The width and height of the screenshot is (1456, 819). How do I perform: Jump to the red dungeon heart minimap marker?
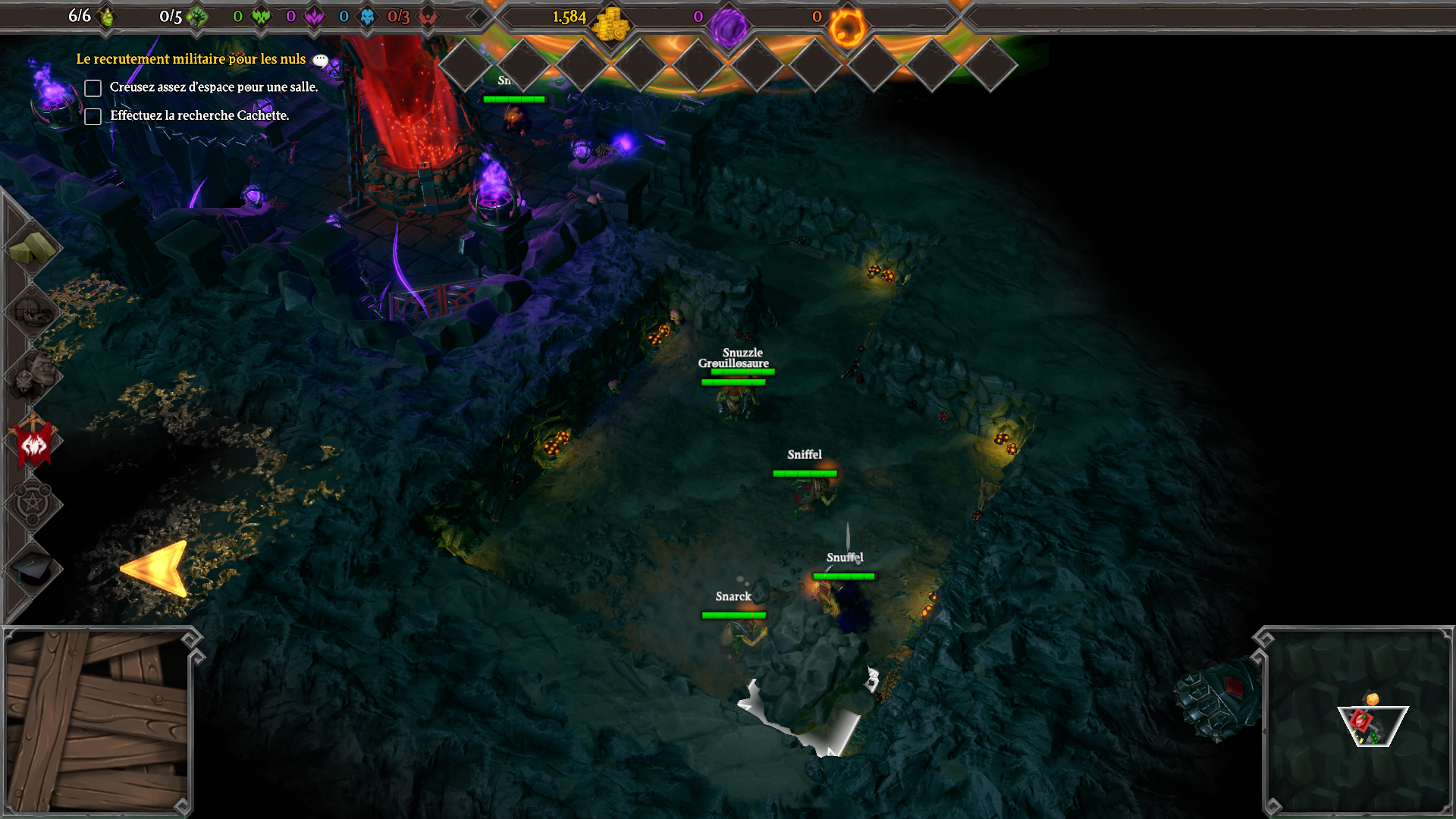(1361, 719)
